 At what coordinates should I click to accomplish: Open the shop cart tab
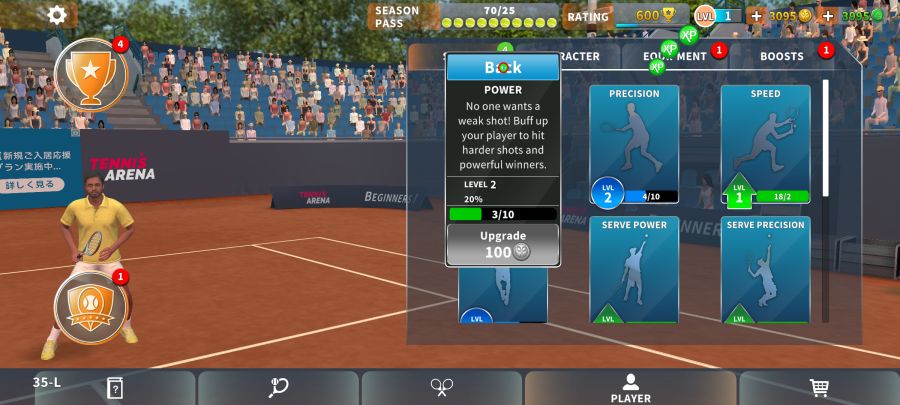tap(819, 388)
